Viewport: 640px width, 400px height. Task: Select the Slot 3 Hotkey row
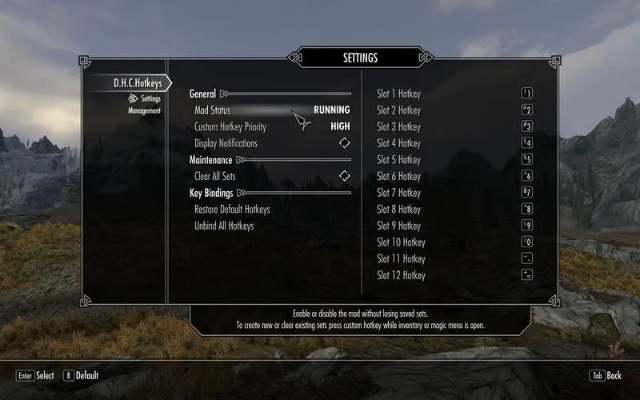[x=455, y=127]
